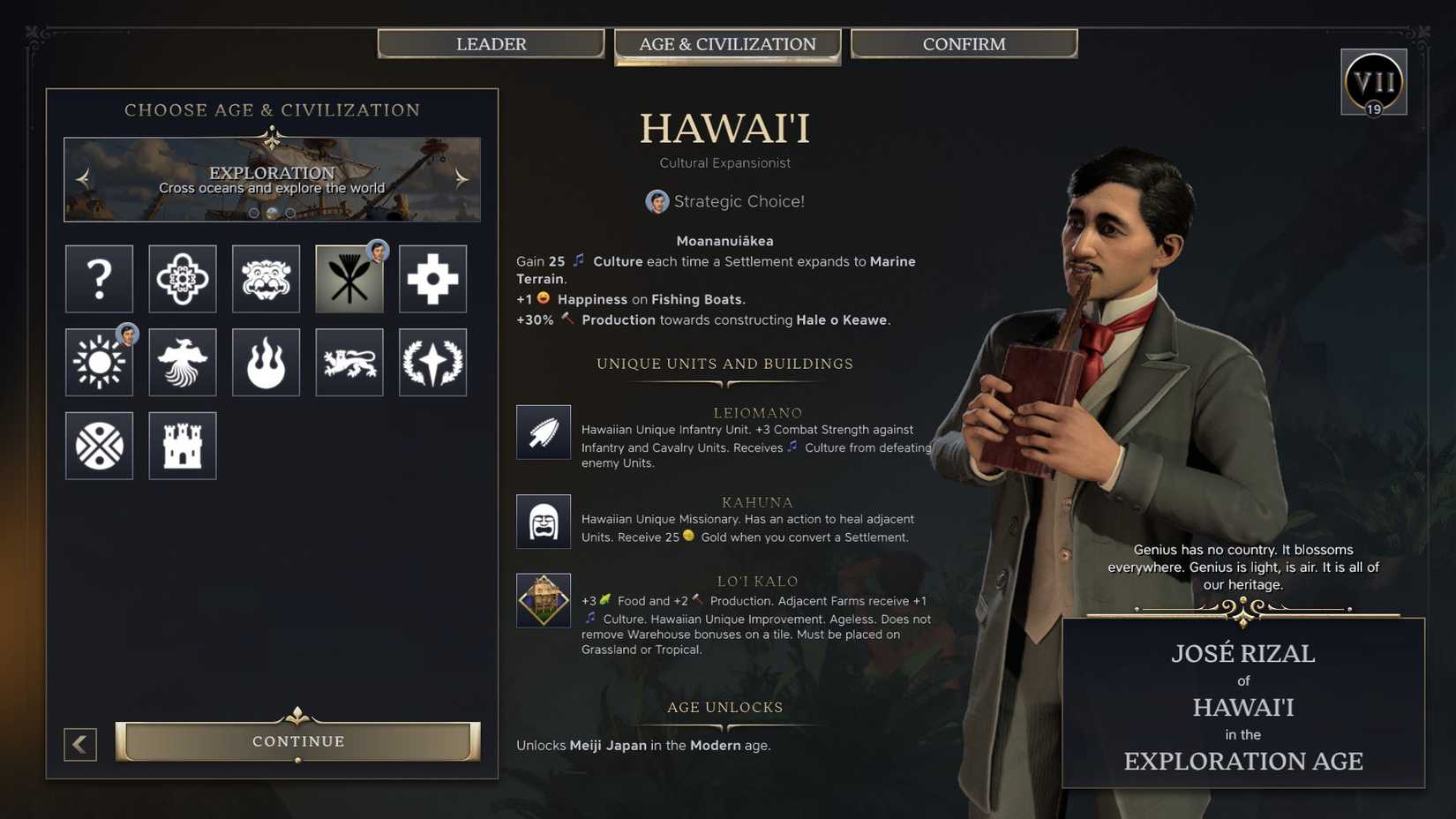Click the Lo'i Kalo improvement icon
Viewport: 1456px width, 819px height.
[x=544, y=600]
